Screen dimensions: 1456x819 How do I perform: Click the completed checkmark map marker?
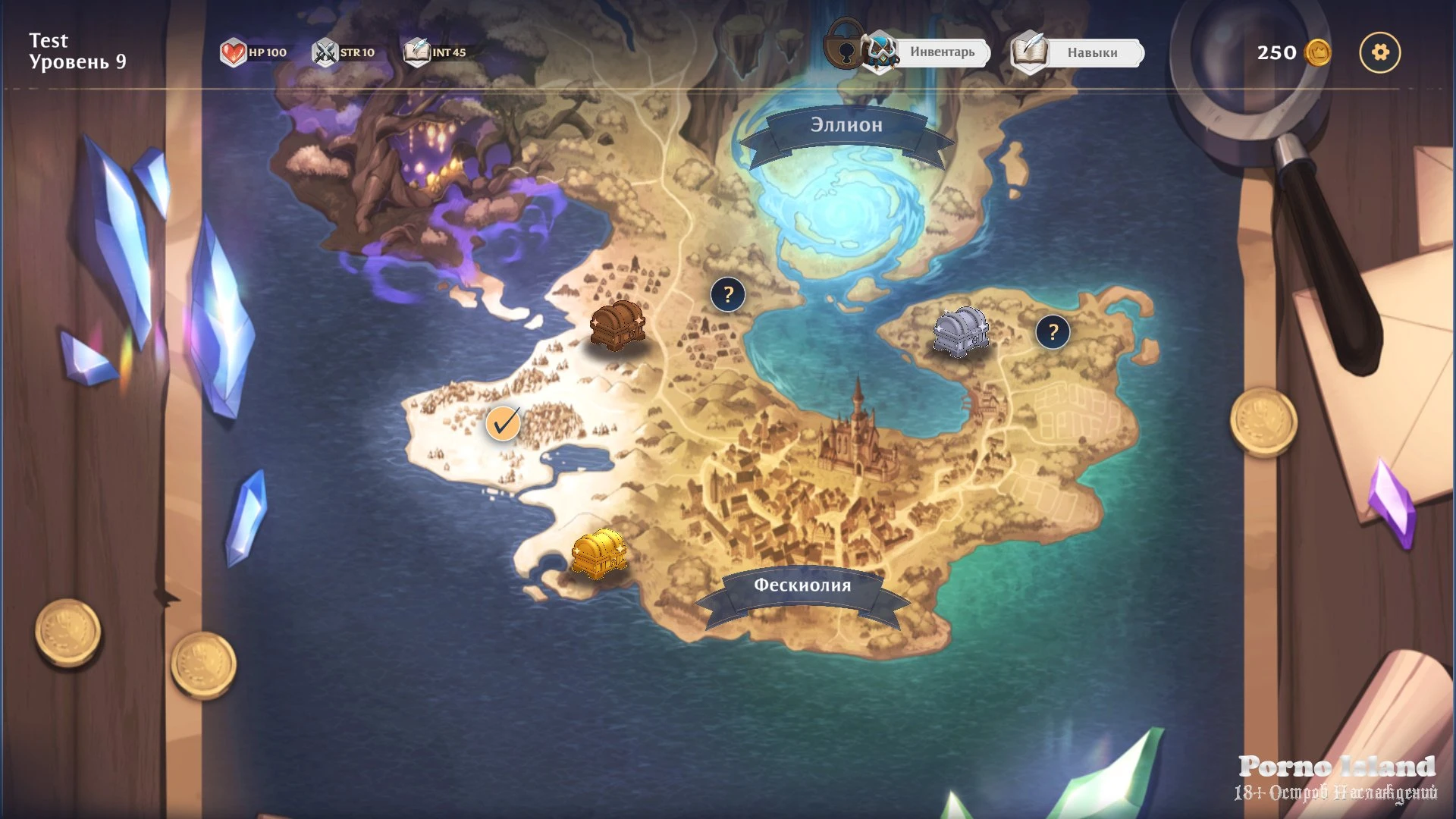pyautogui.click(x=503, y=422)
